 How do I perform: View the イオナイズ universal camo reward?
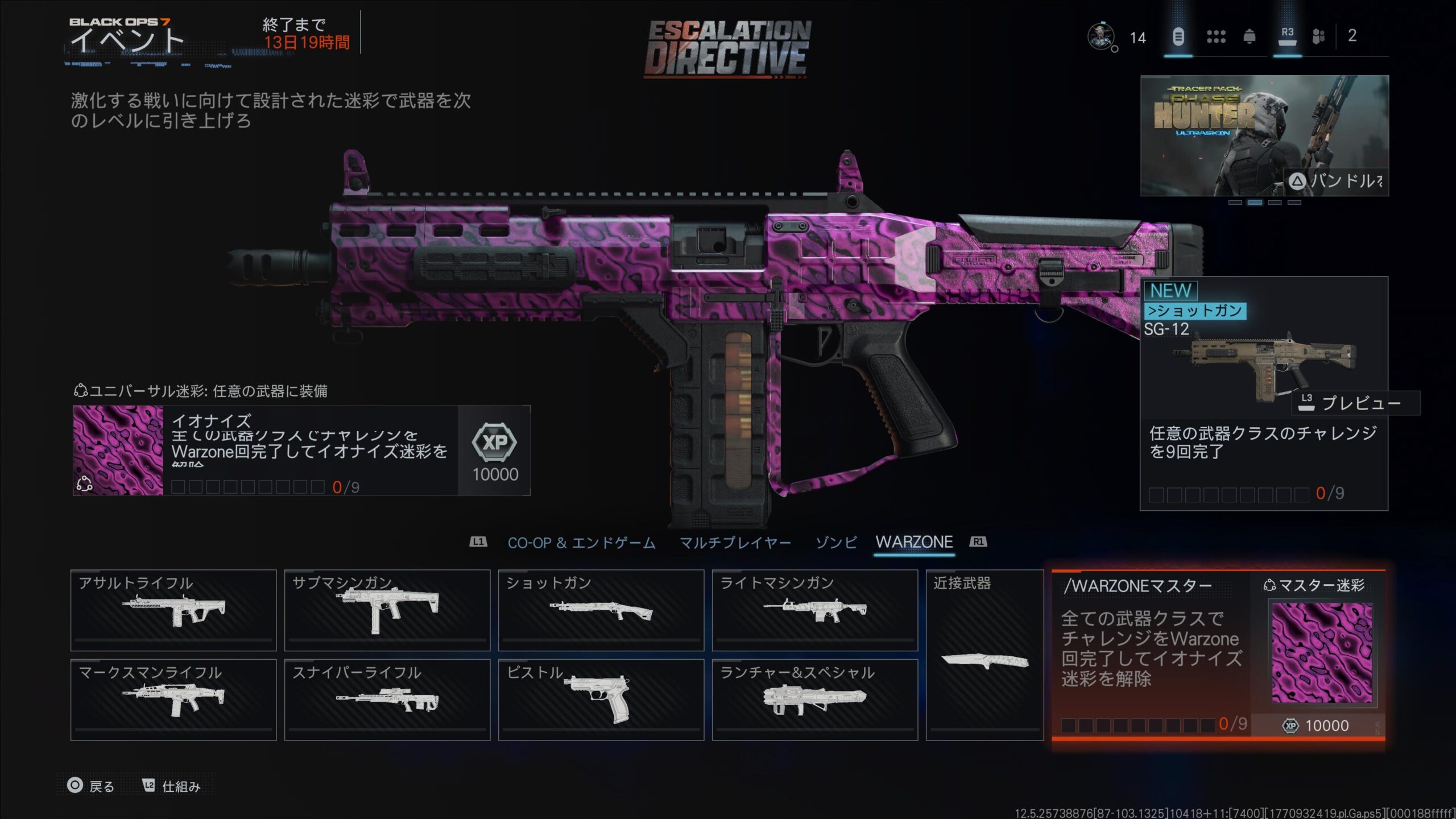coord(301,450)
